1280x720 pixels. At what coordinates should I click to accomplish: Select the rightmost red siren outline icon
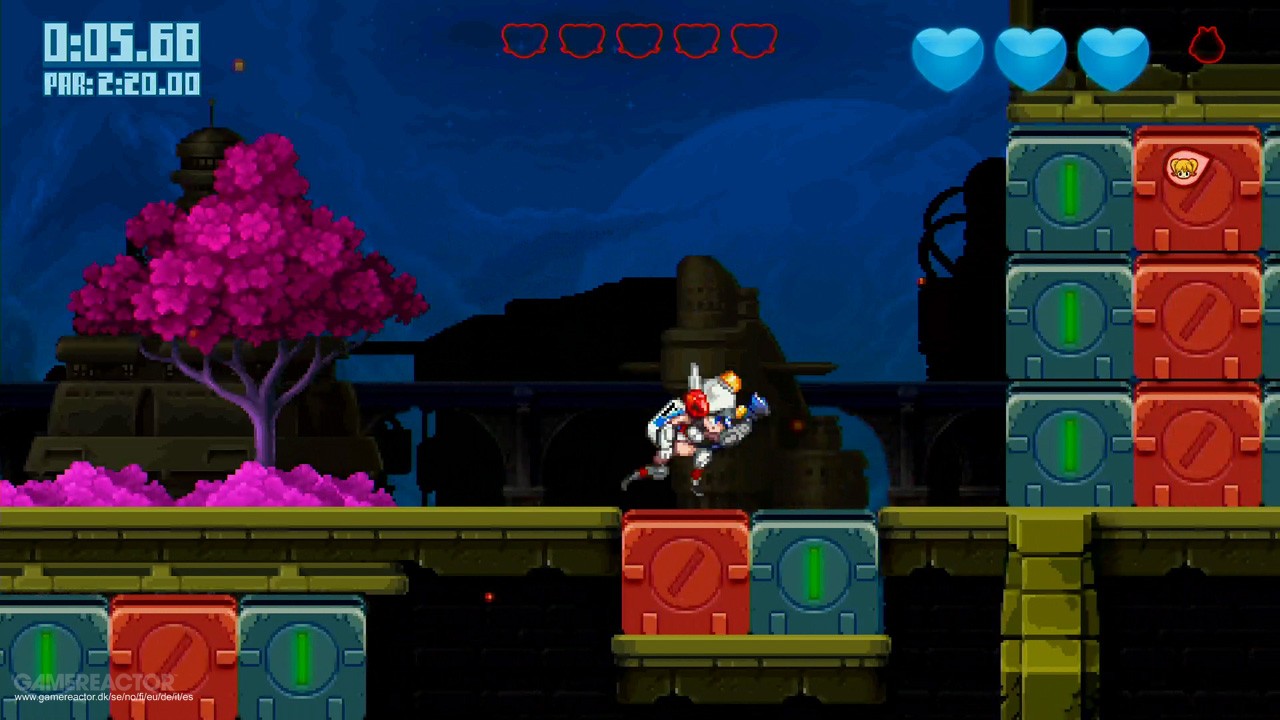click(x=754, y=40)
